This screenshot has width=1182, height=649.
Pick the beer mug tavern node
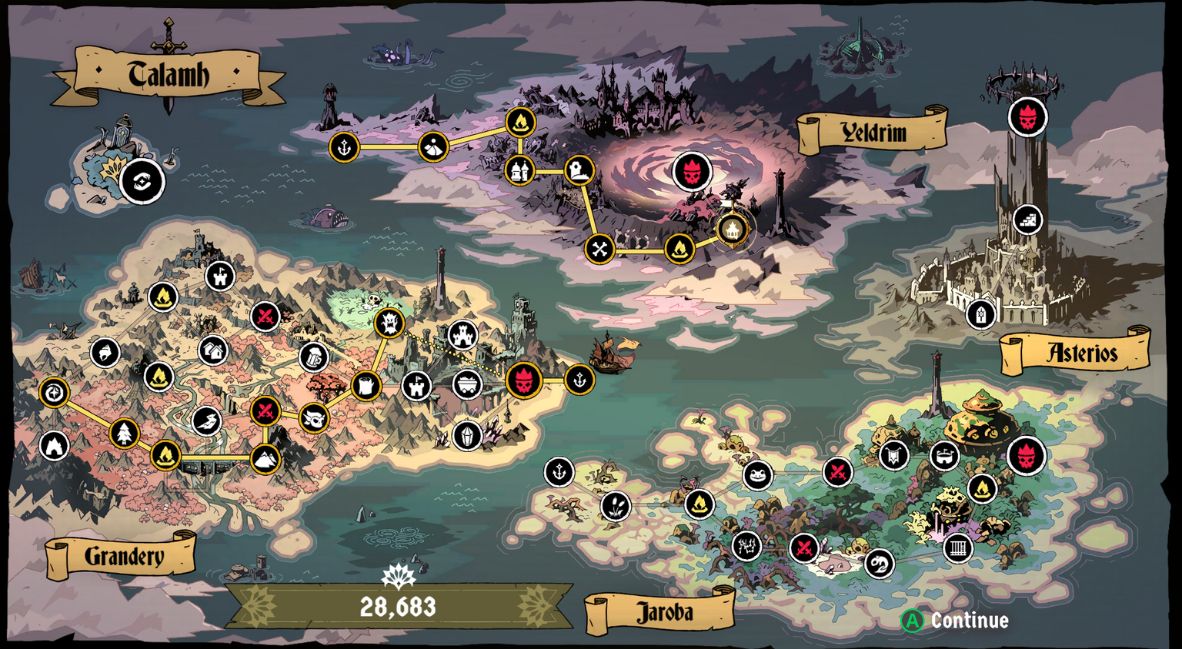[314, 356]
